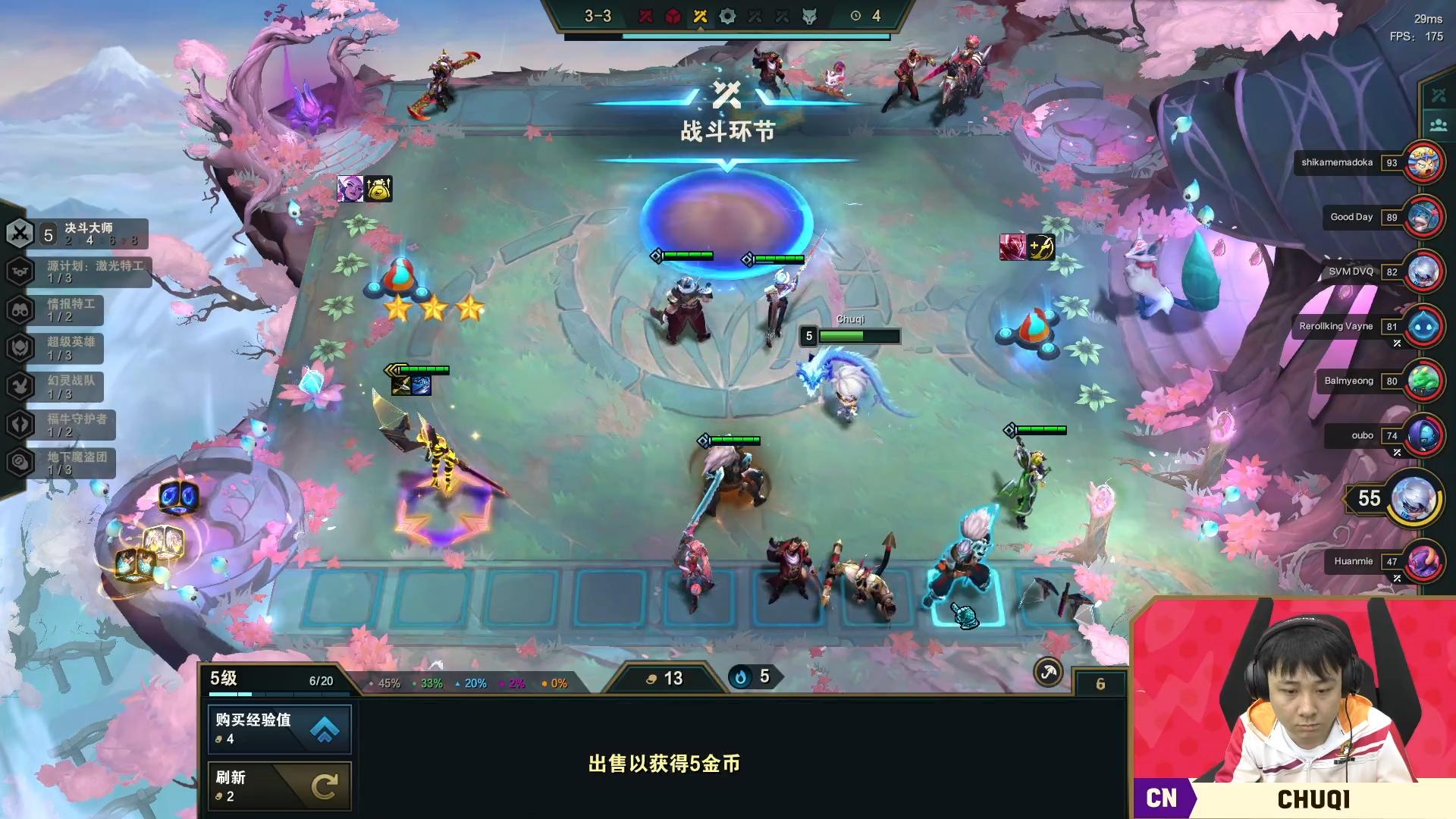
Task: Click the highlighted yellow crossed-swords stage icon
Action: [x=699, y=15]
